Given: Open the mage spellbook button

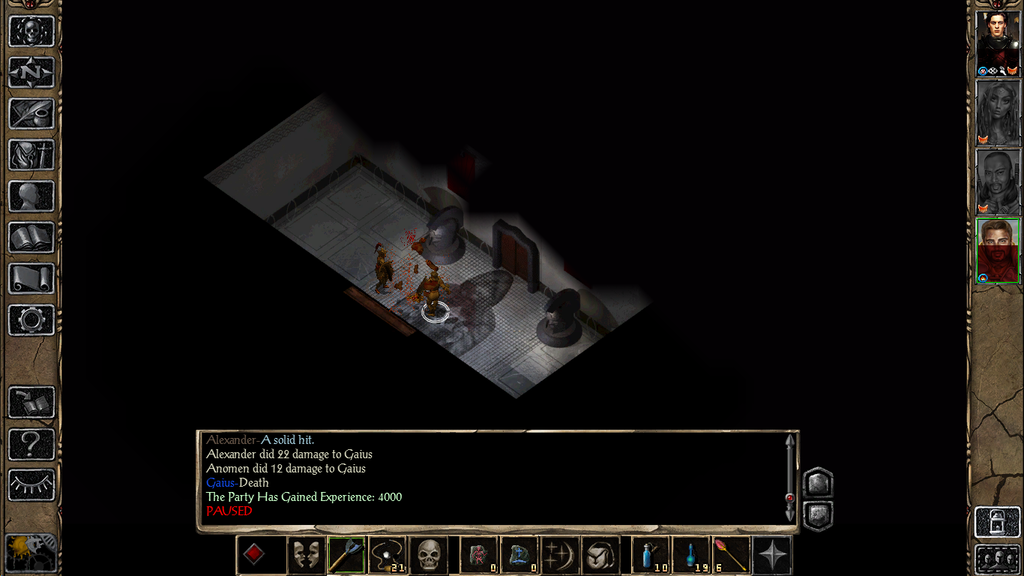Looking at the screenshot, I should (x=31, y=237).
